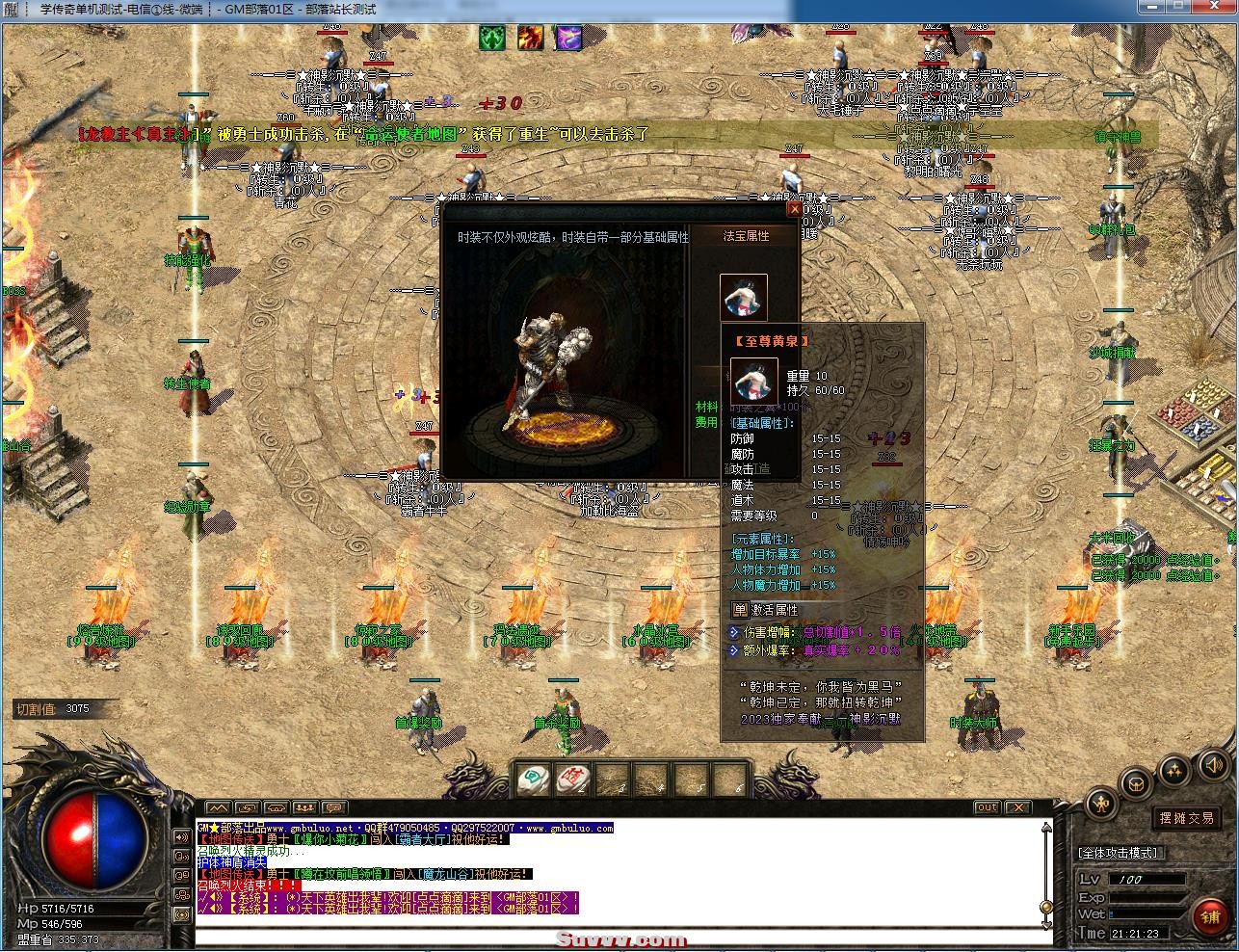Screen dimensions: 1239x952
Task: Select the 法宝属性 tab
Action: [746, 236]
